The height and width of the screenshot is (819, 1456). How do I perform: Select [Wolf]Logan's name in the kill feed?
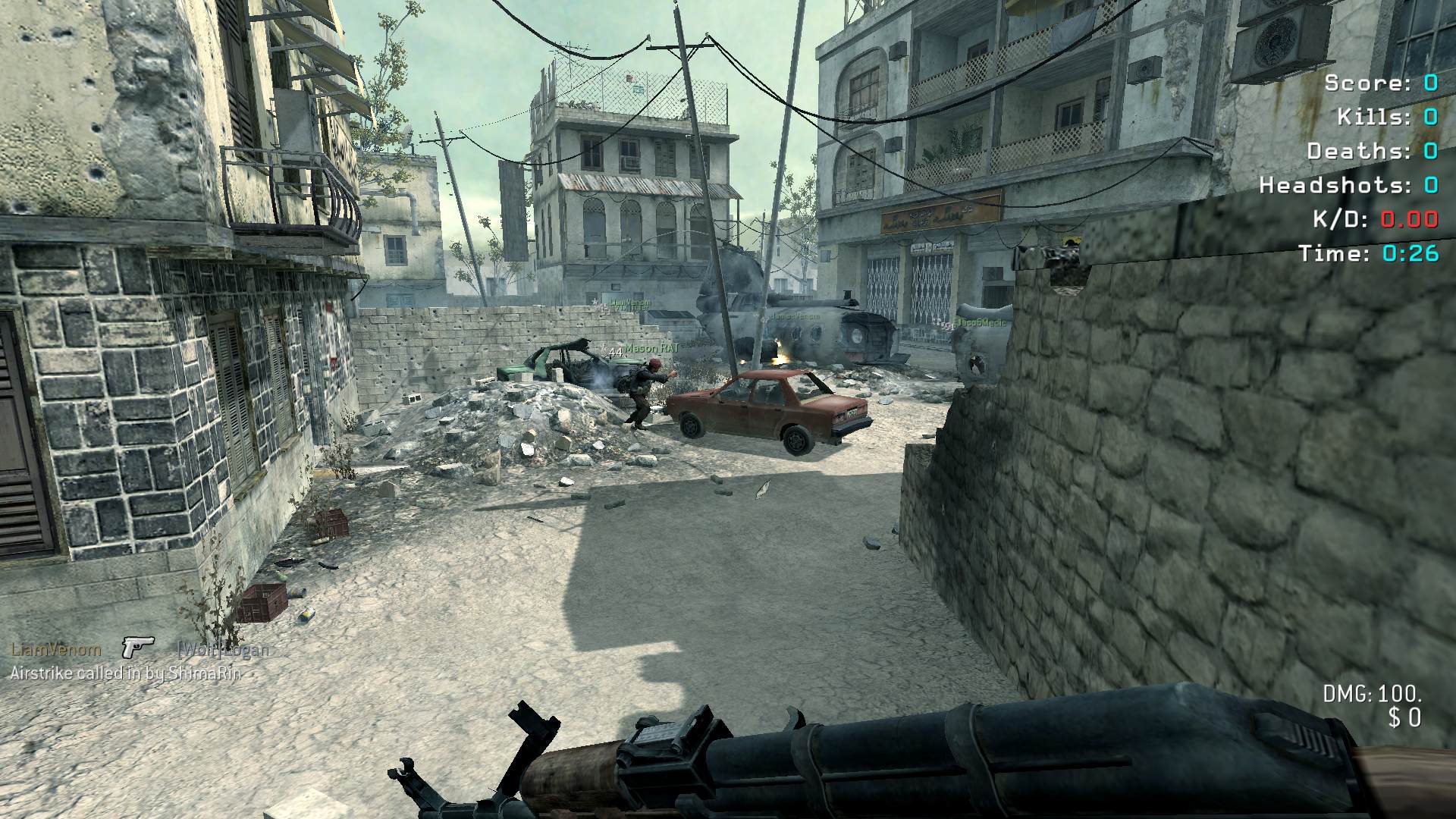coord(223,650)
